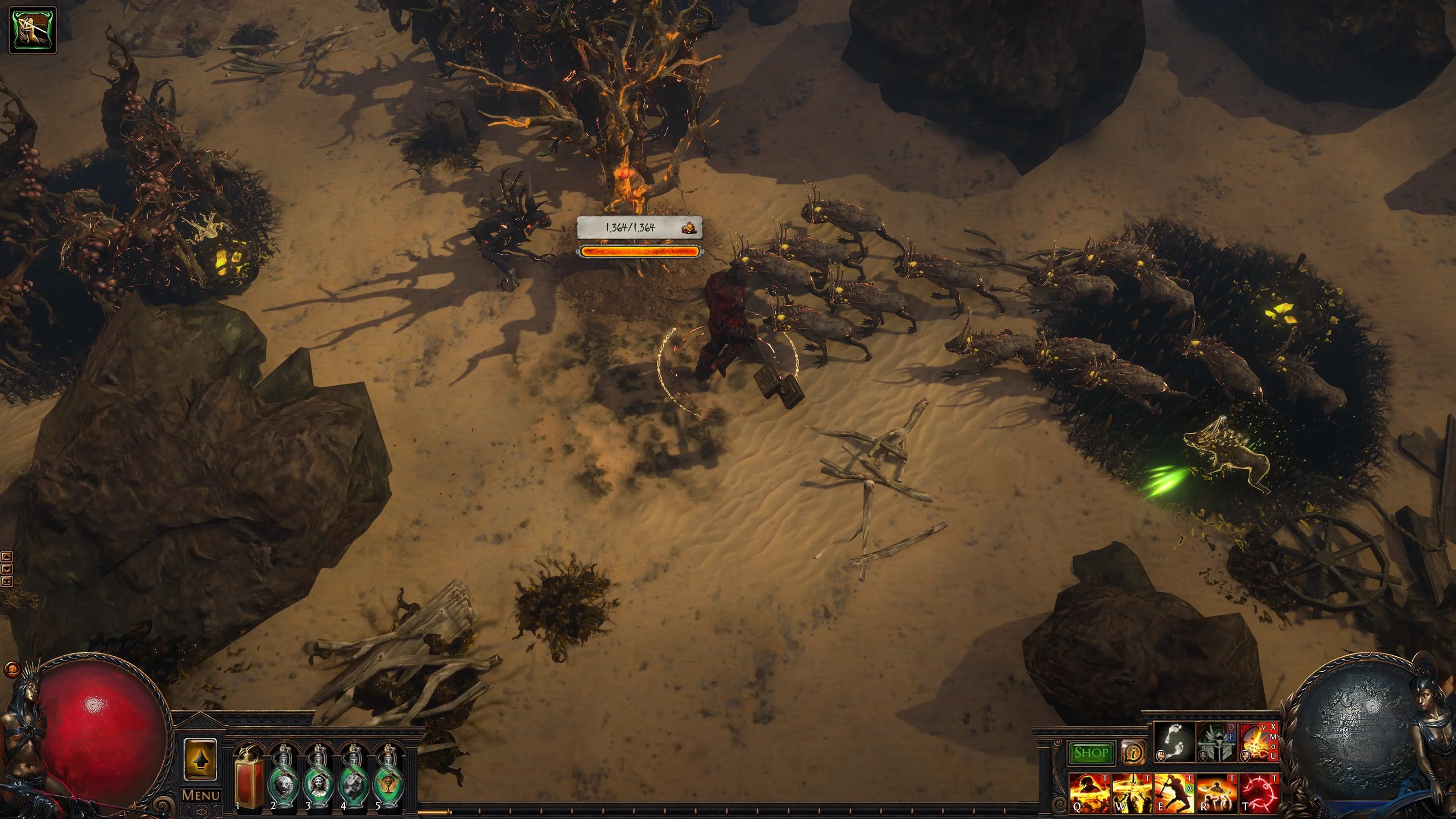Use the stone-emblem flask in slot 4
Screen dimensions: 1456x819
(x=354, y=782)
